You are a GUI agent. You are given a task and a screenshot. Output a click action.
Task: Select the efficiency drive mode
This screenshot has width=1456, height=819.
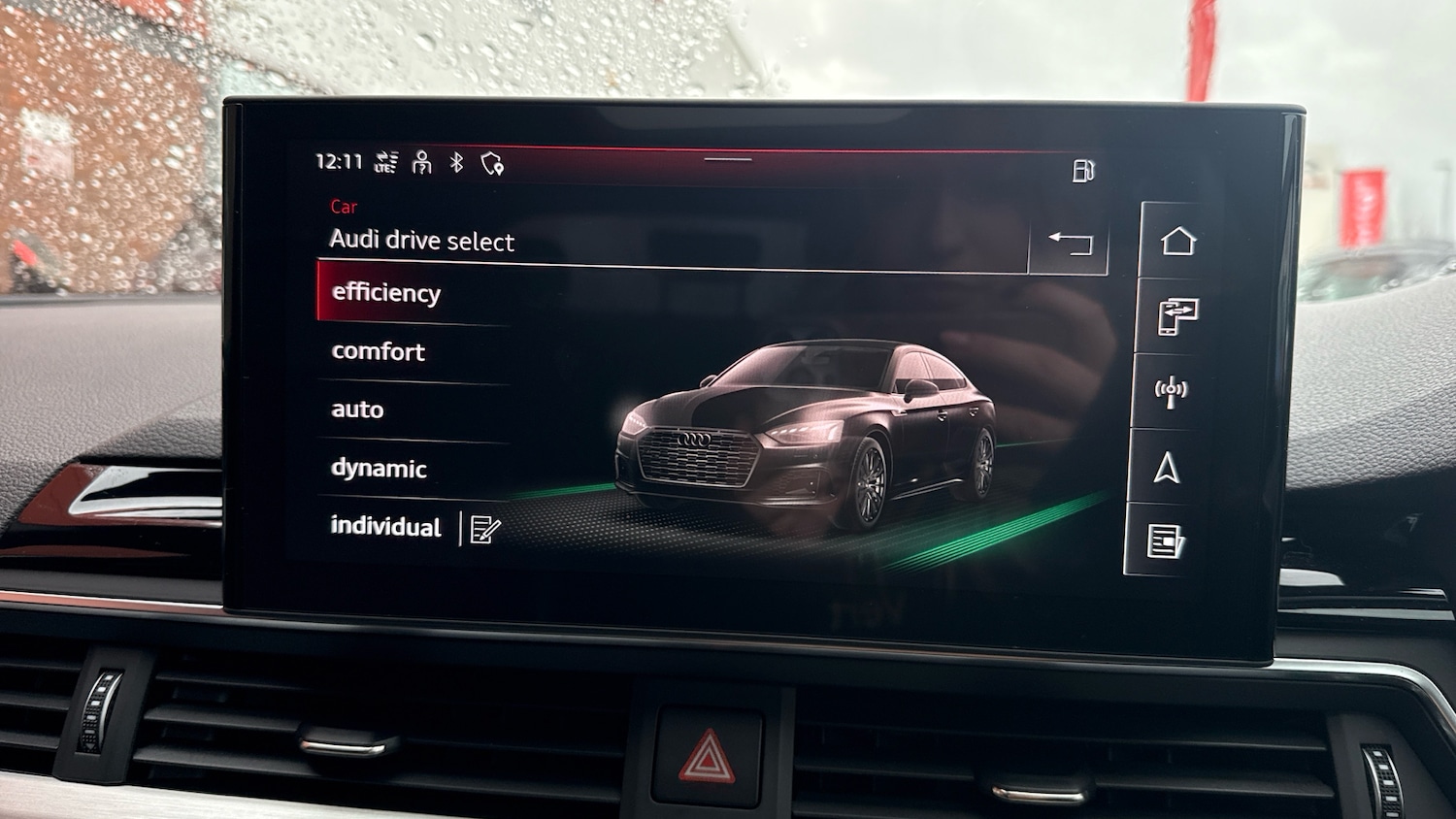click(x=386, y=292)
